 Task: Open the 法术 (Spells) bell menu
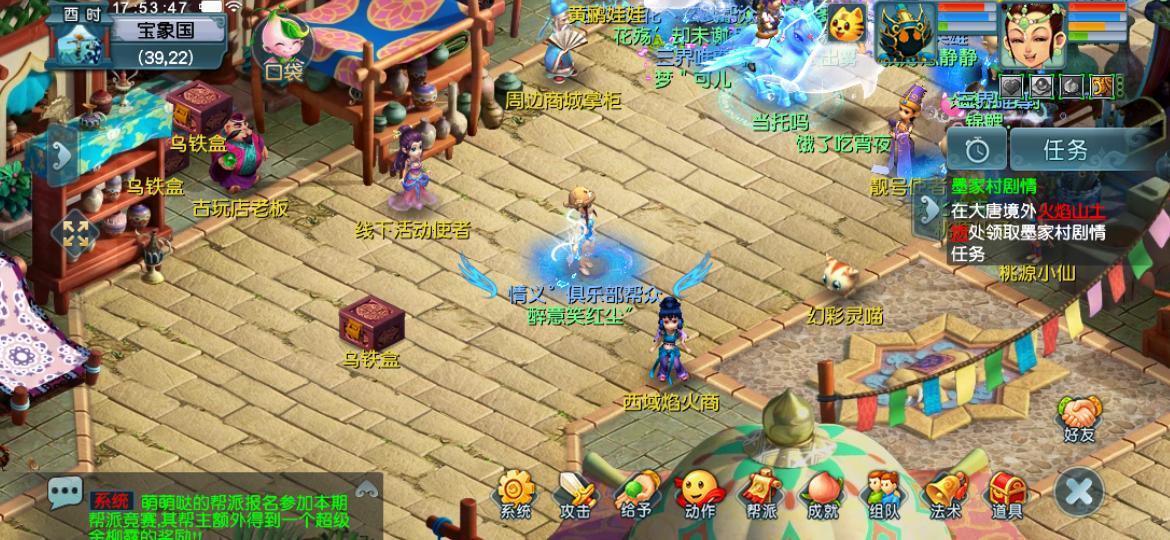point(945,492)
